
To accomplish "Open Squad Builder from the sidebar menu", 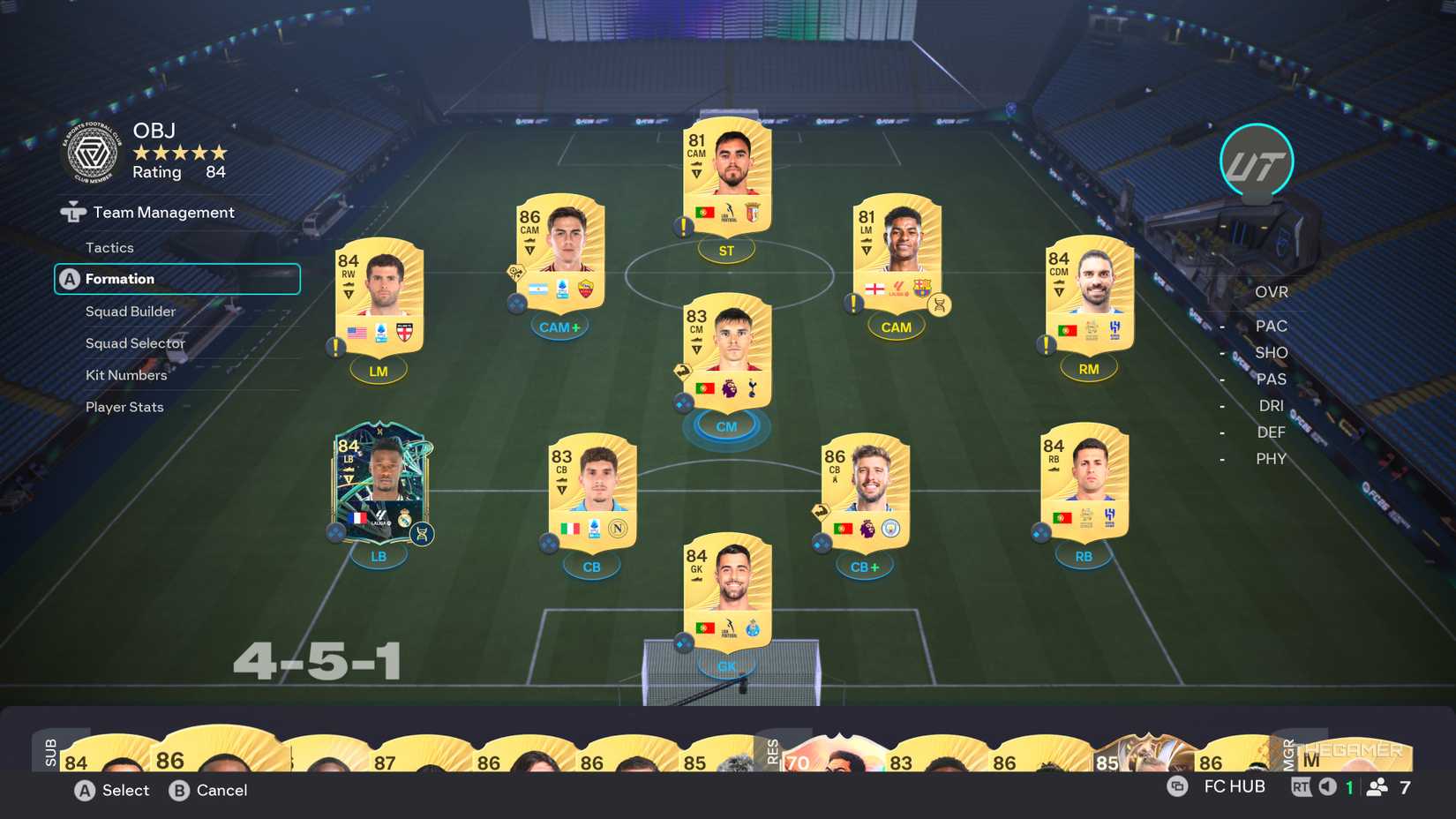I will 129,311.
